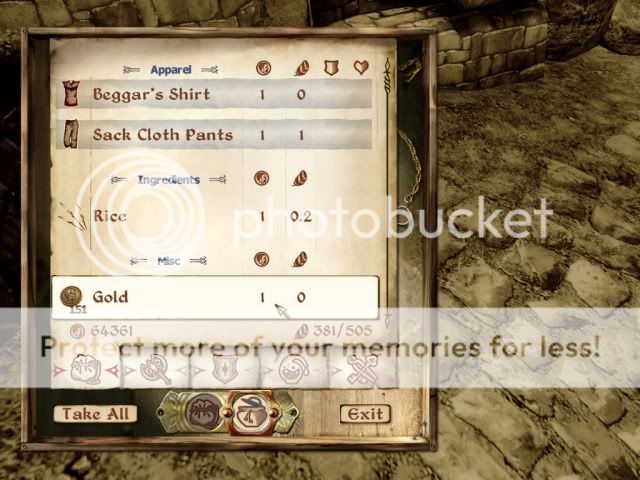This screenshot has width=640, height=480.
Task: Sort Apparel by value coin column
Action: pos(263,69)
